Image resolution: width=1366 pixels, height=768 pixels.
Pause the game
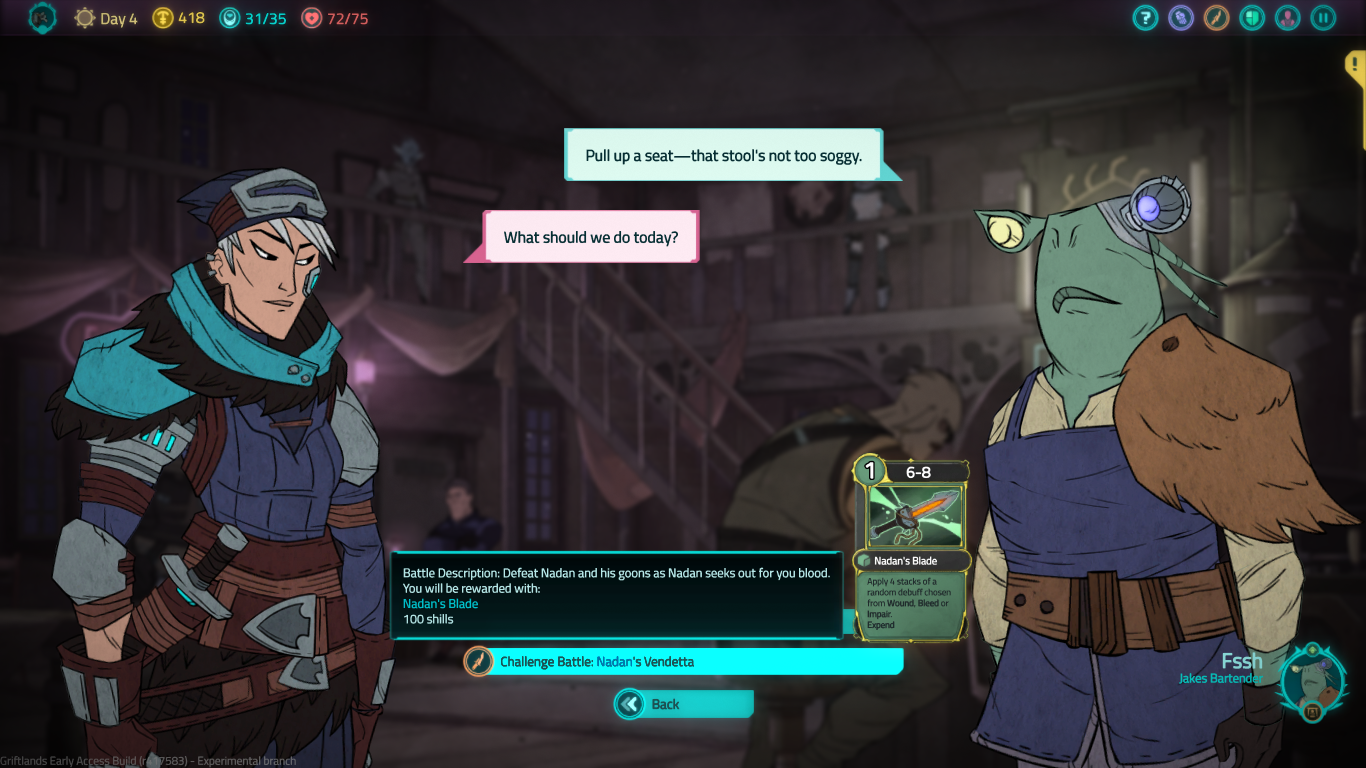[x=1323, y=18]
